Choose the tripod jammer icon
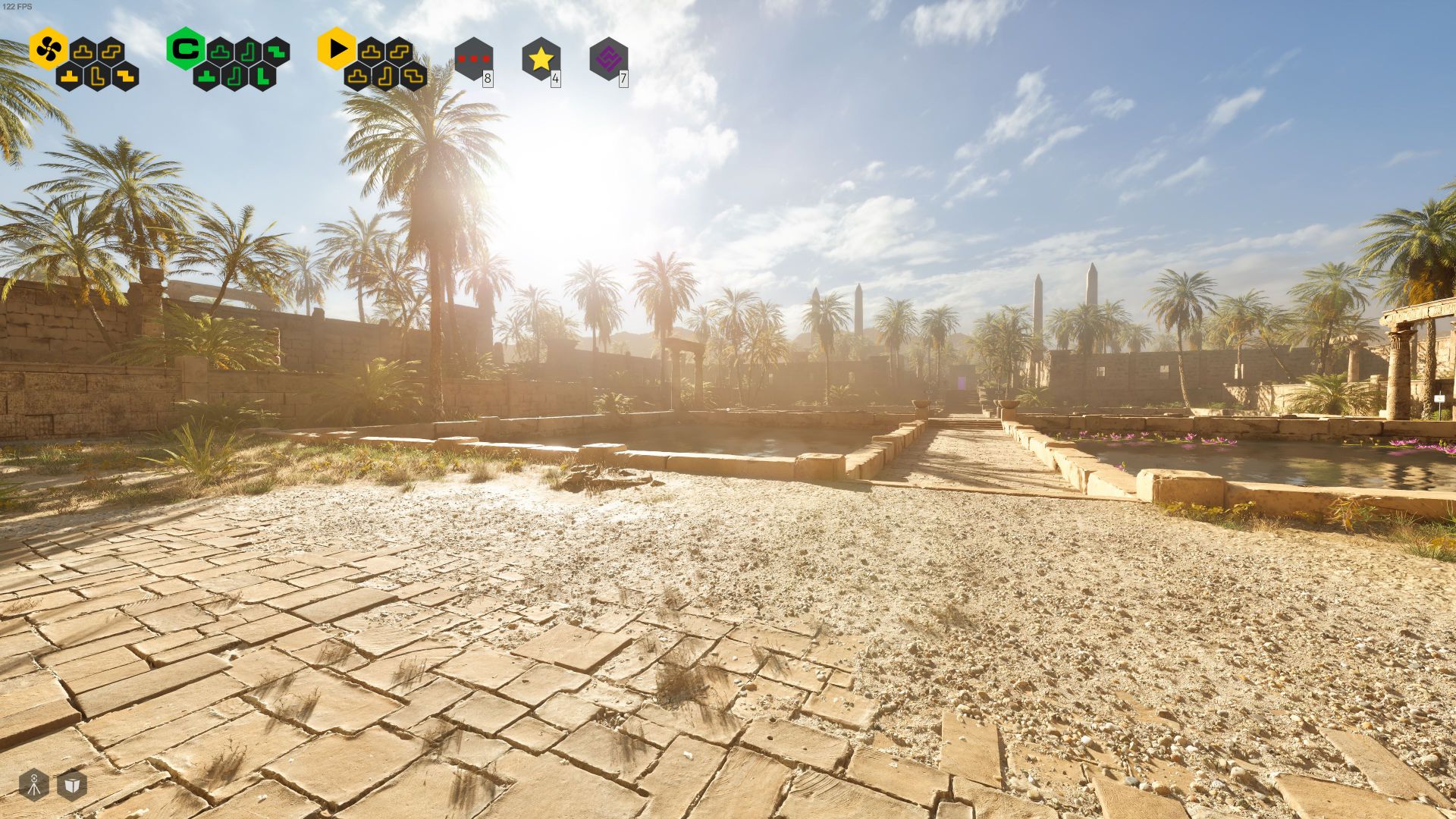Screen dimensions: 1456x819 point(33,785)
